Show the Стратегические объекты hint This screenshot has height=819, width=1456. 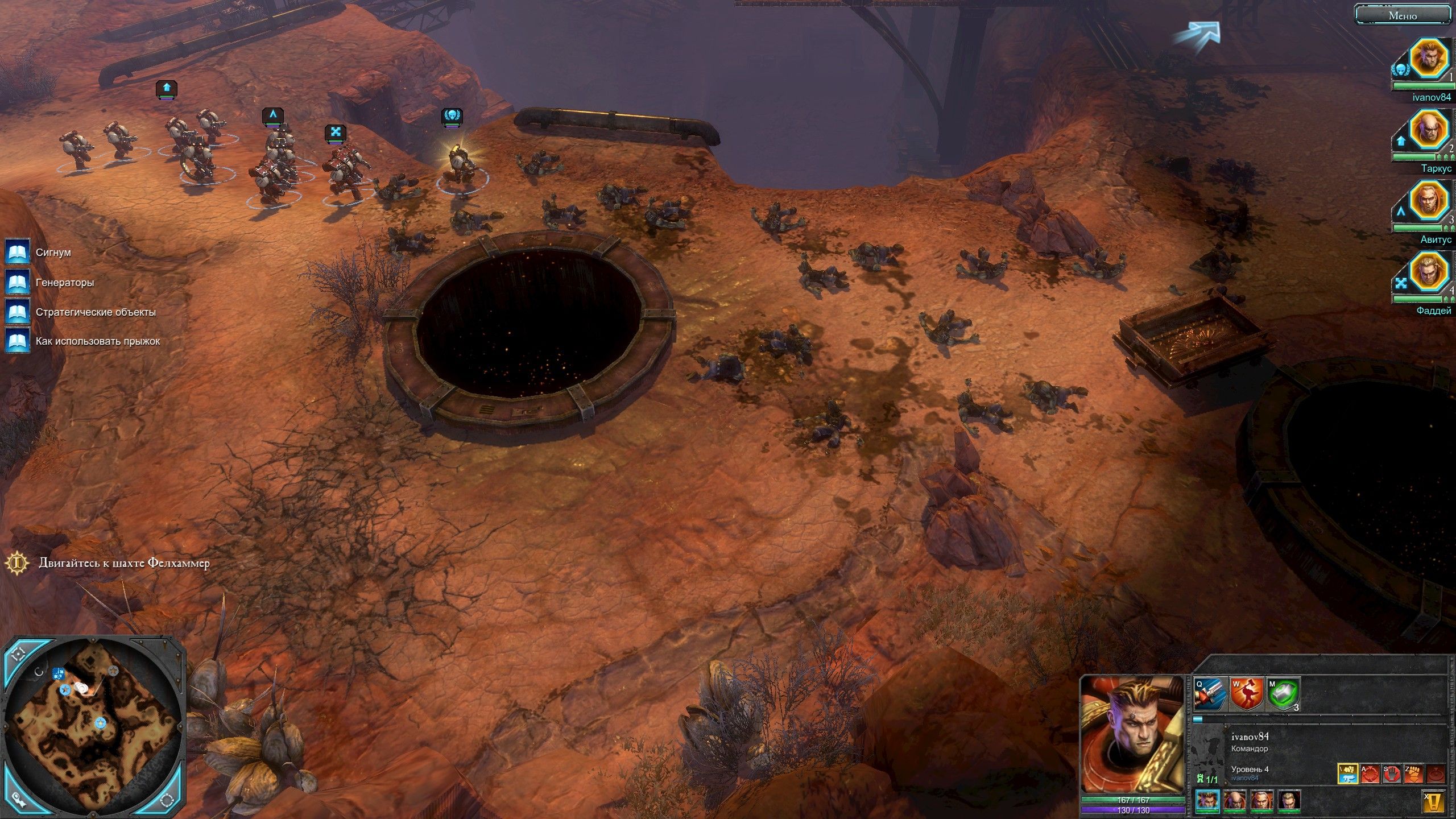(x=18, y=312)
